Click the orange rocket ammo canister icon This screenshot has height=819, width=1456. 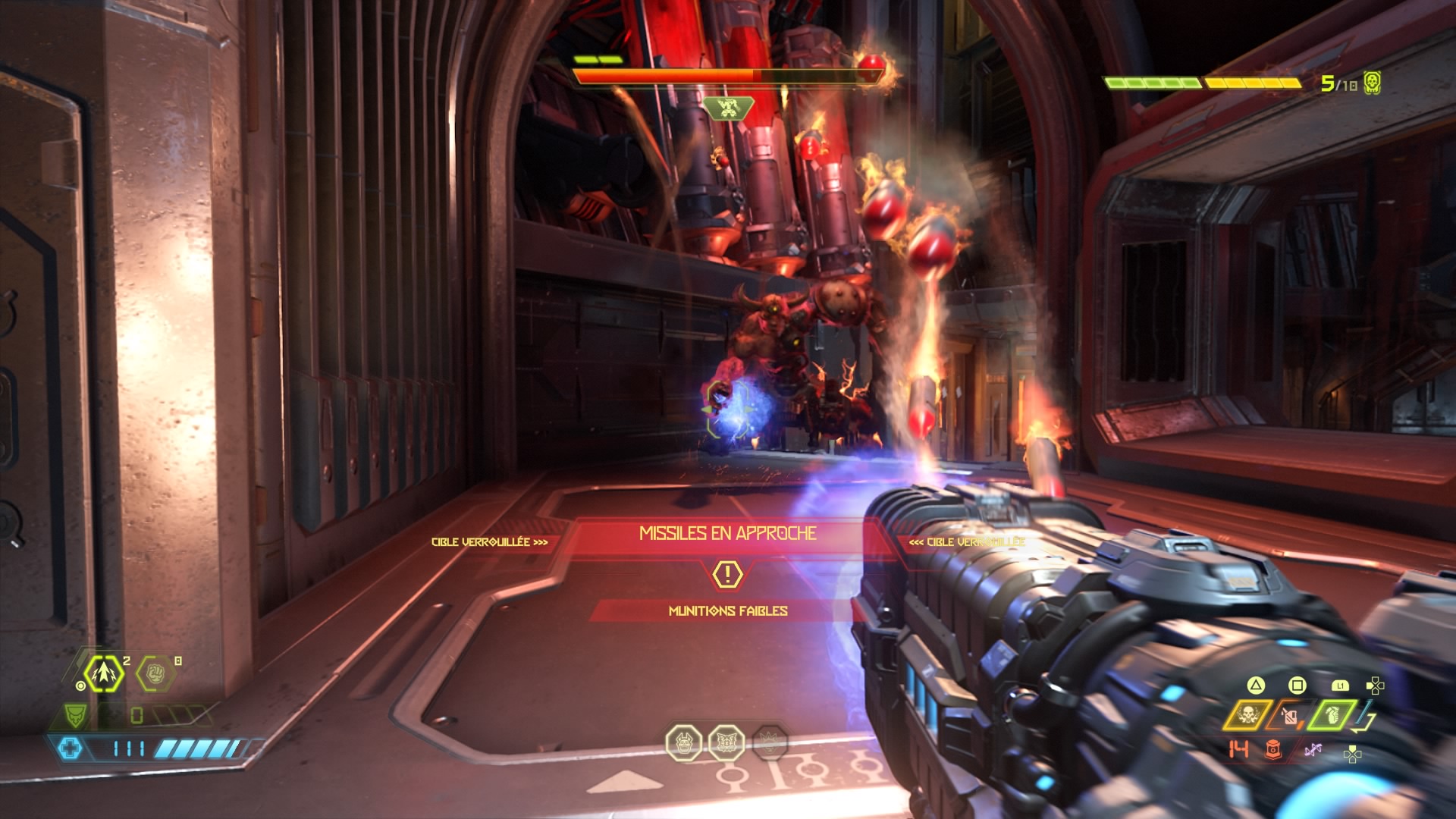coord(1273,750)
